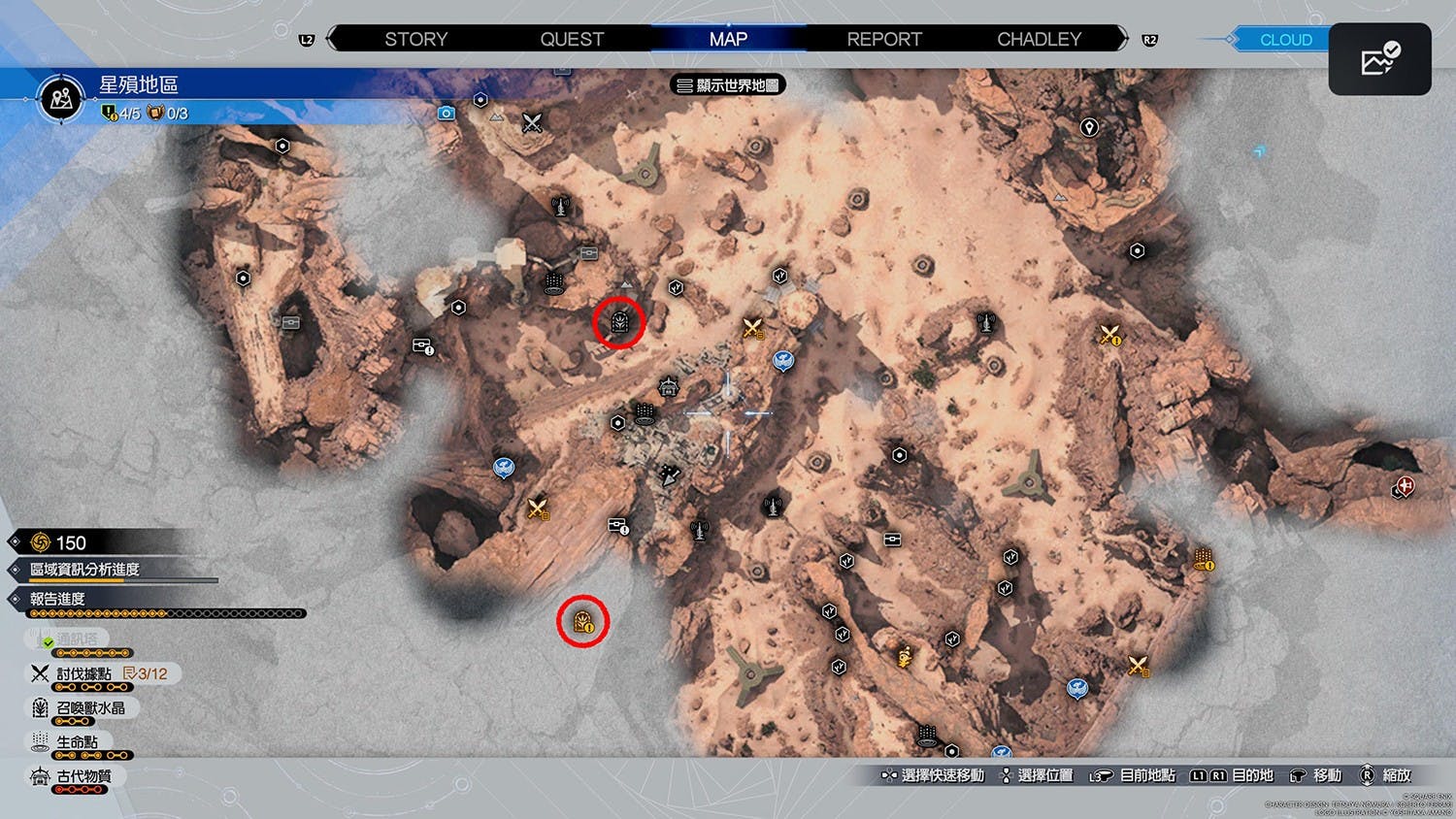Open the QUEST tab
The width and height of the screenshot is (1456, 819).
(x=572, y=39)
